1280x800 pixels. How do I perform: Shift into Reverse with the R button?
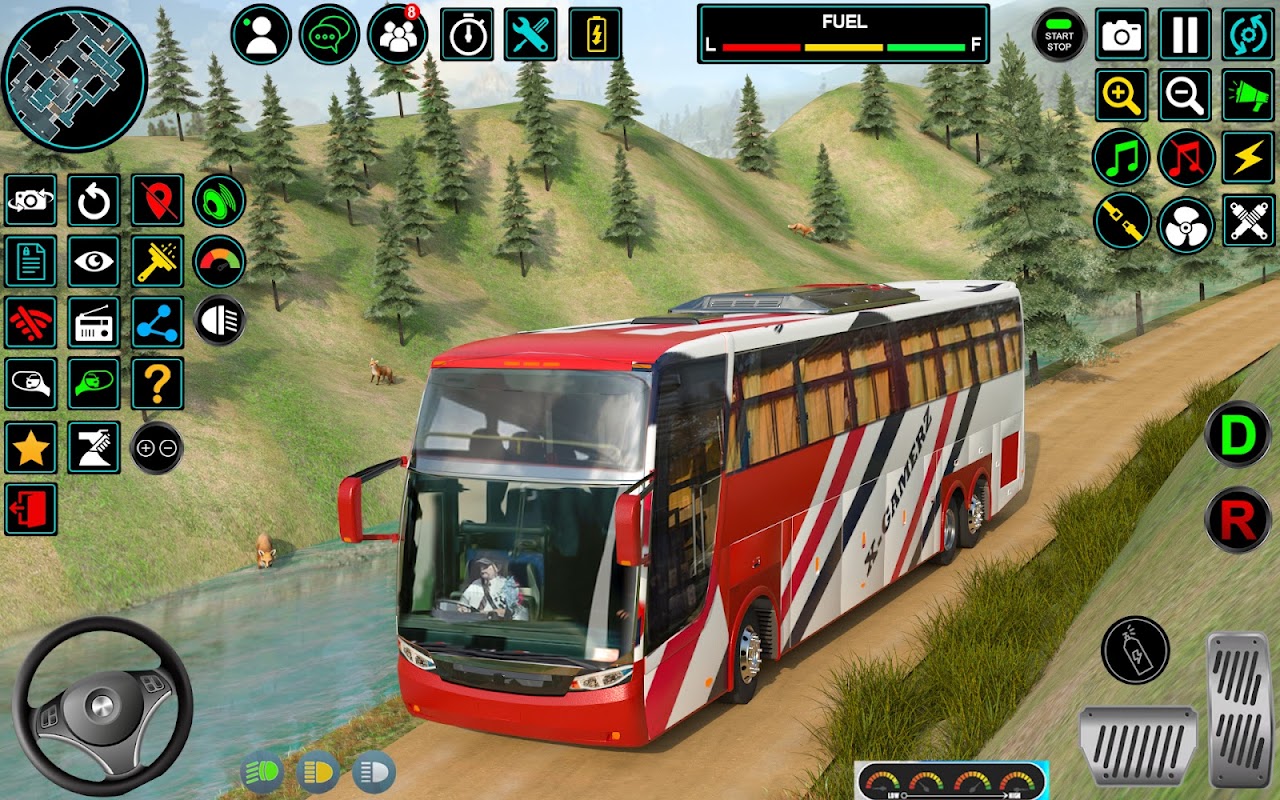(1237, 520)
